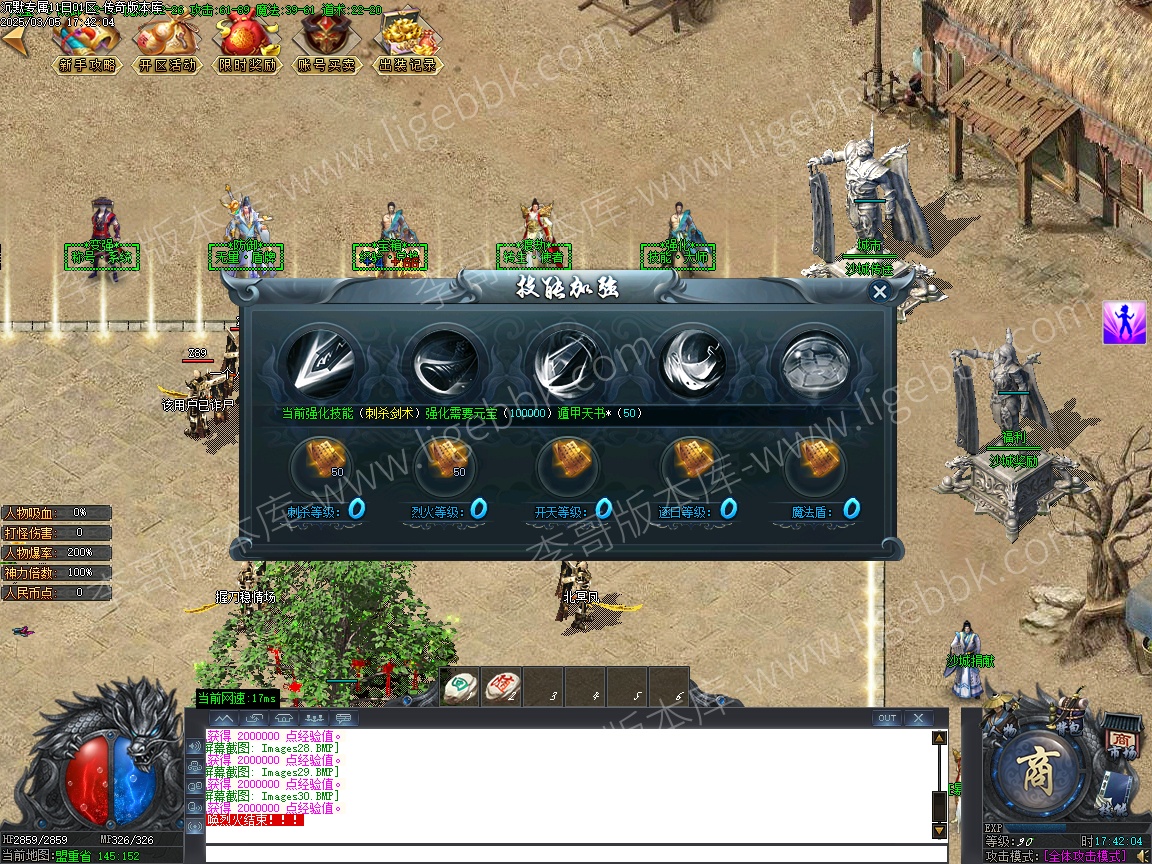Open the 账号买卖 account trading menu

coord(327,43)
